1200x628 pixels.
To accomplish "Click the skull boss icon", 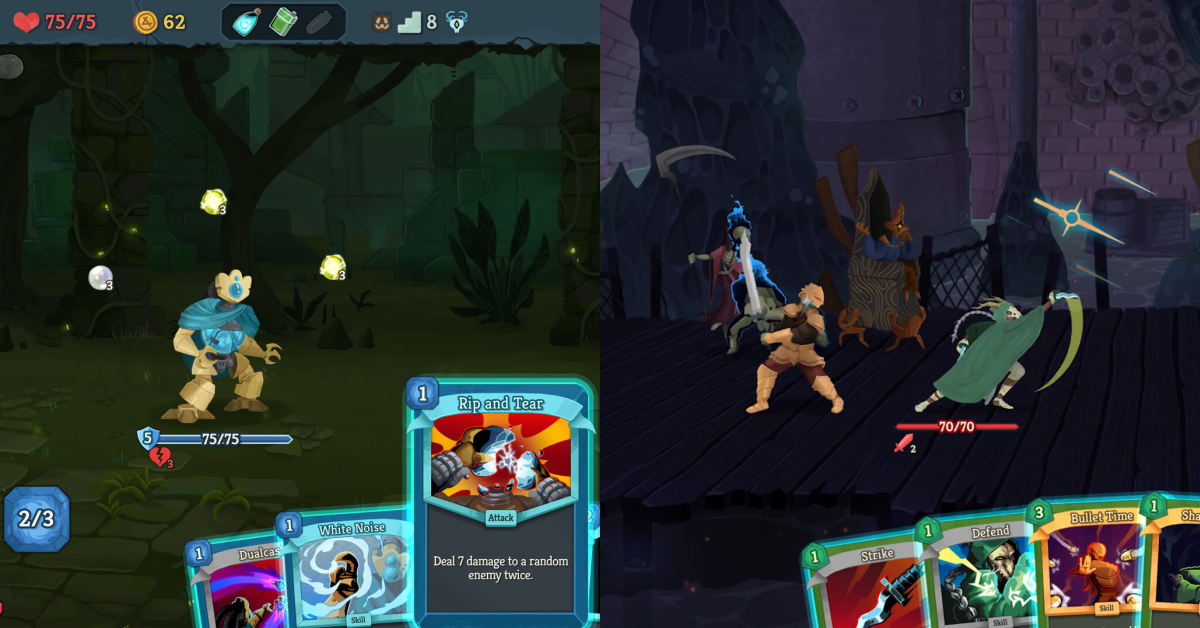I will click(457, 22).
